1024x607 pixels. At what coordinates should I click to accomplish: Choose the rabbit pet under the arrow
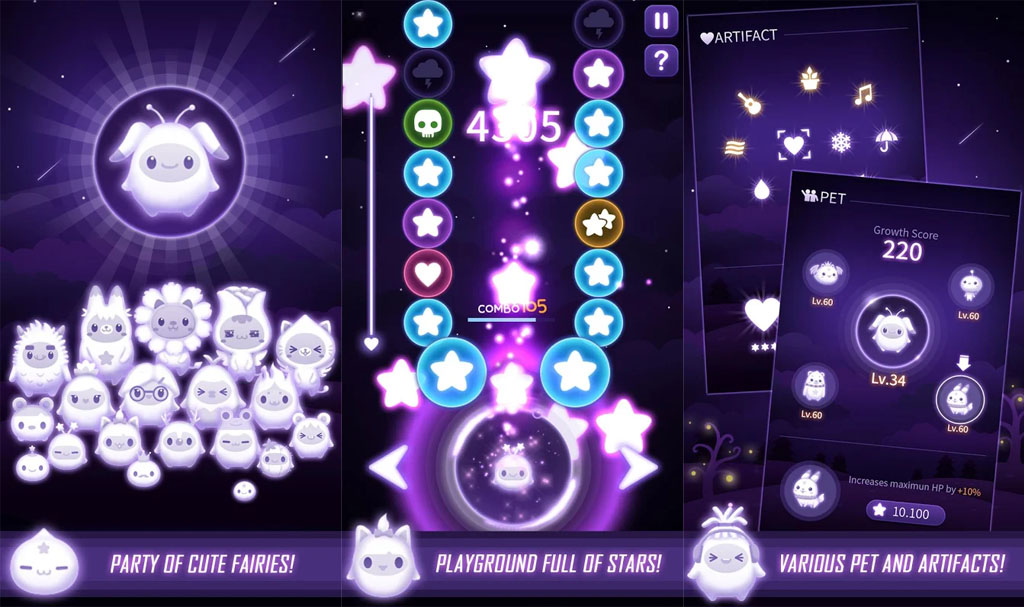[959, 399]
